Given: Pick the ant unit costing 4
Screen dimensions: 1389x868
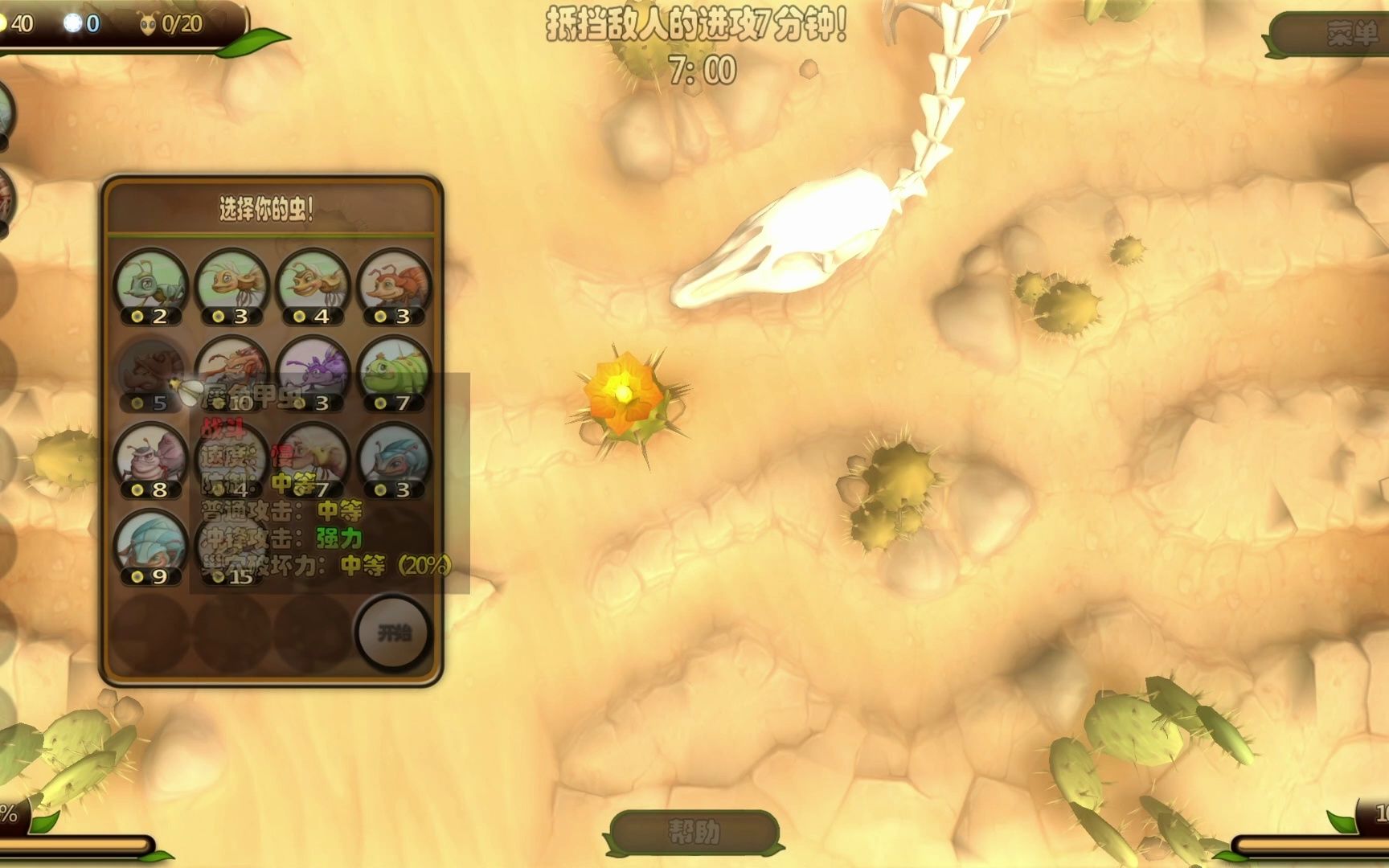Looking at the screenshot, I should point(313,285).
